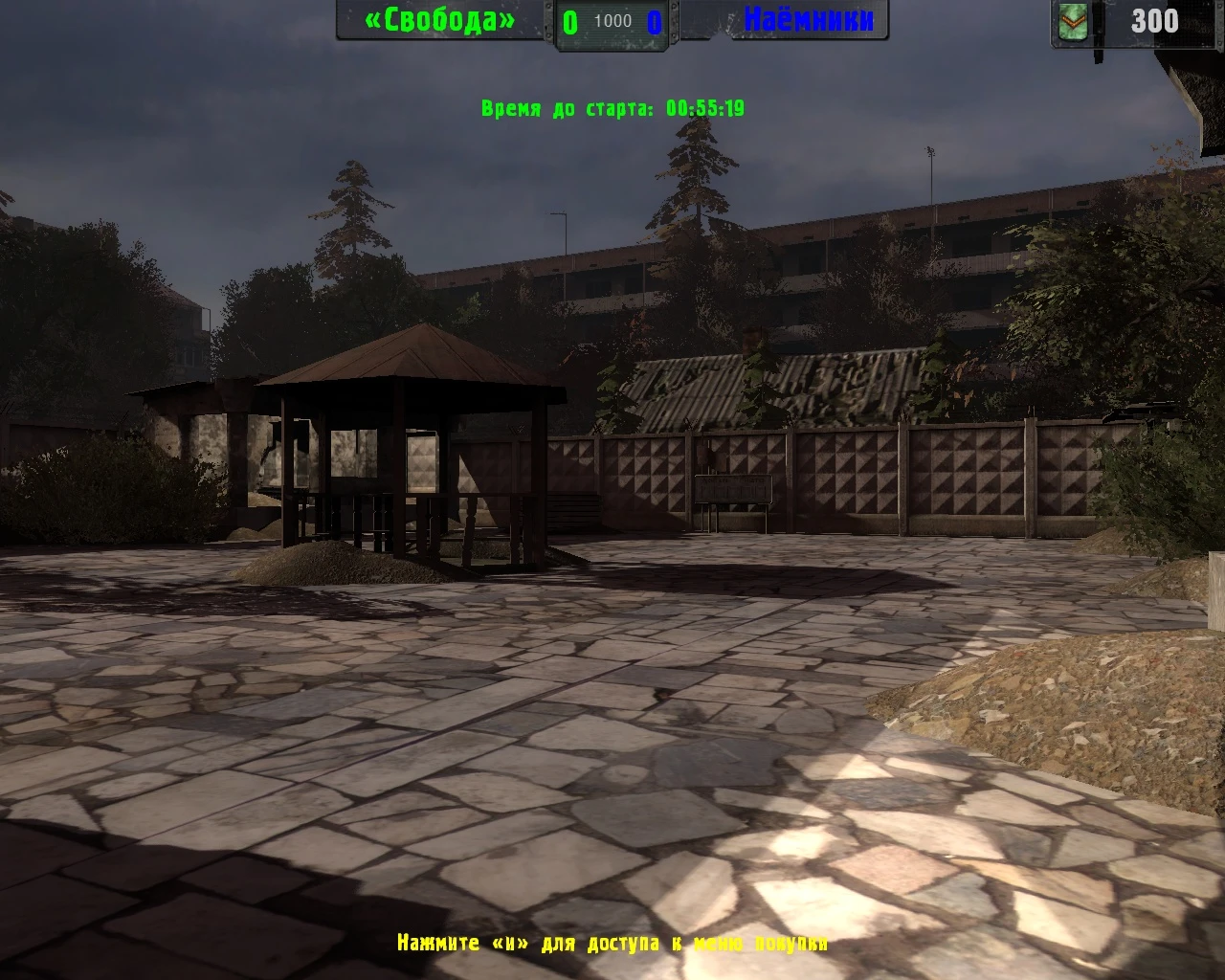The height and width of the screenshot is (980, 1225).
Task: Select the green «Свобода» score showing 0
Action: (569, 21)
